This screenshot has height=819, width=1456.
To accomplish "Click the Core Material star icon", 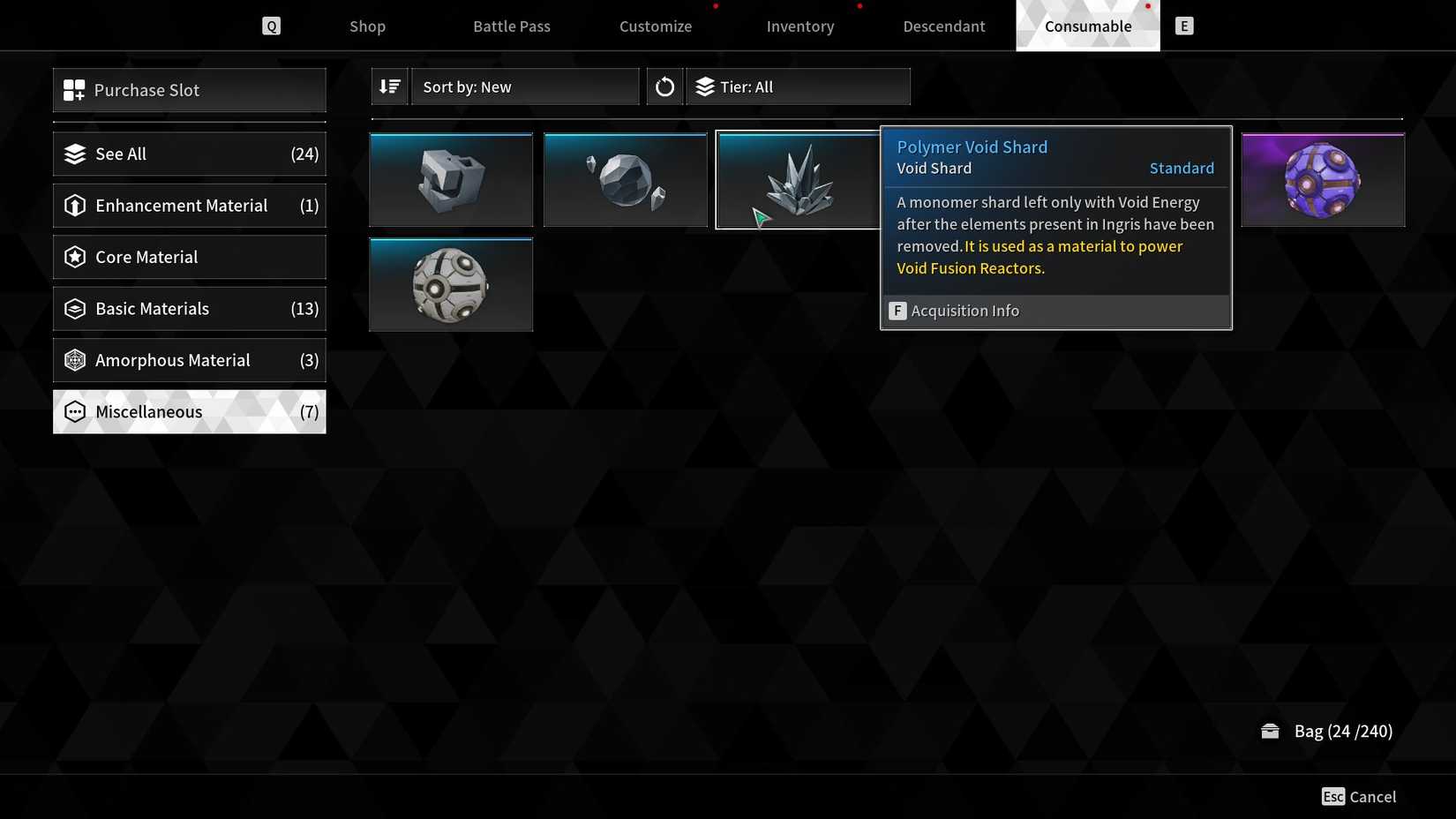I will [75, 257].
